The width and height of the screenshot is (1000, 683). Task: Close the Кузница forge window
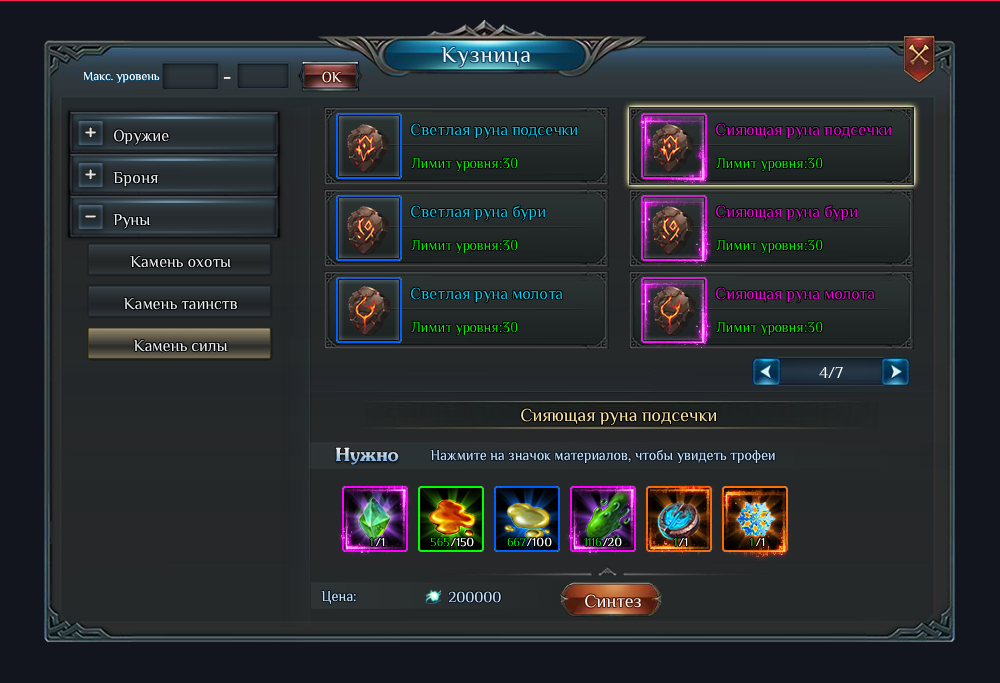tap(918, 57)
